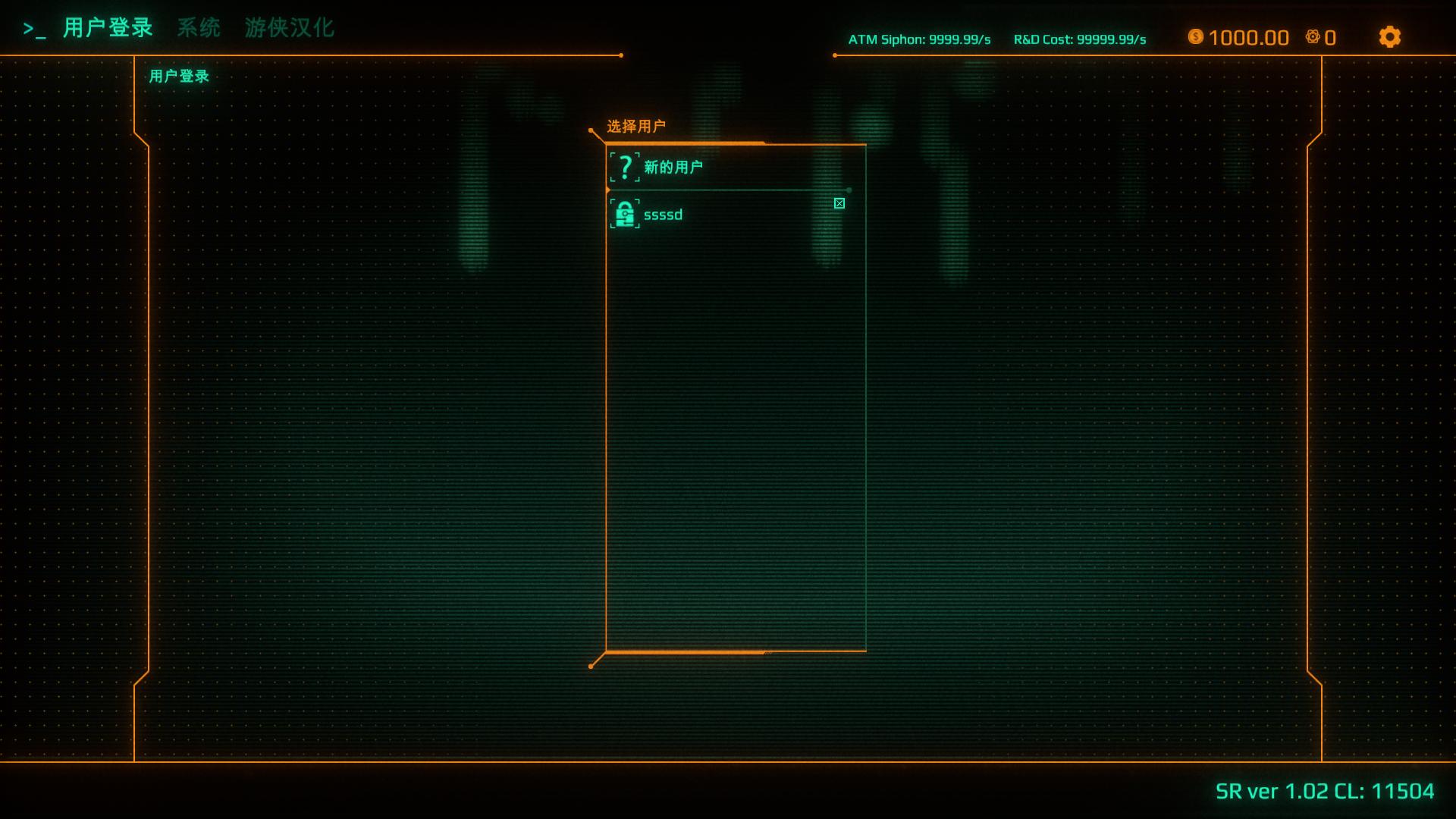Delete the ssssd user with the X box

839,203
